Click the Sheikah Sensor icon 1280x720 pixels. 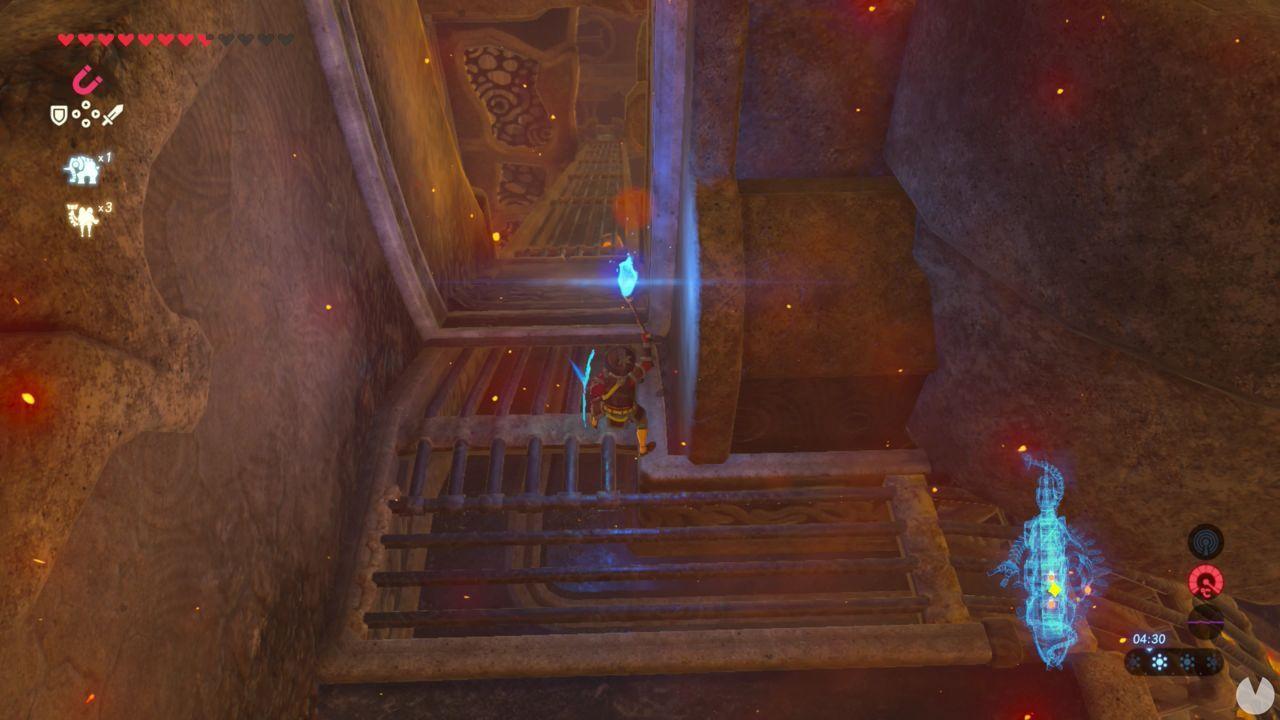pos(1206,542)
